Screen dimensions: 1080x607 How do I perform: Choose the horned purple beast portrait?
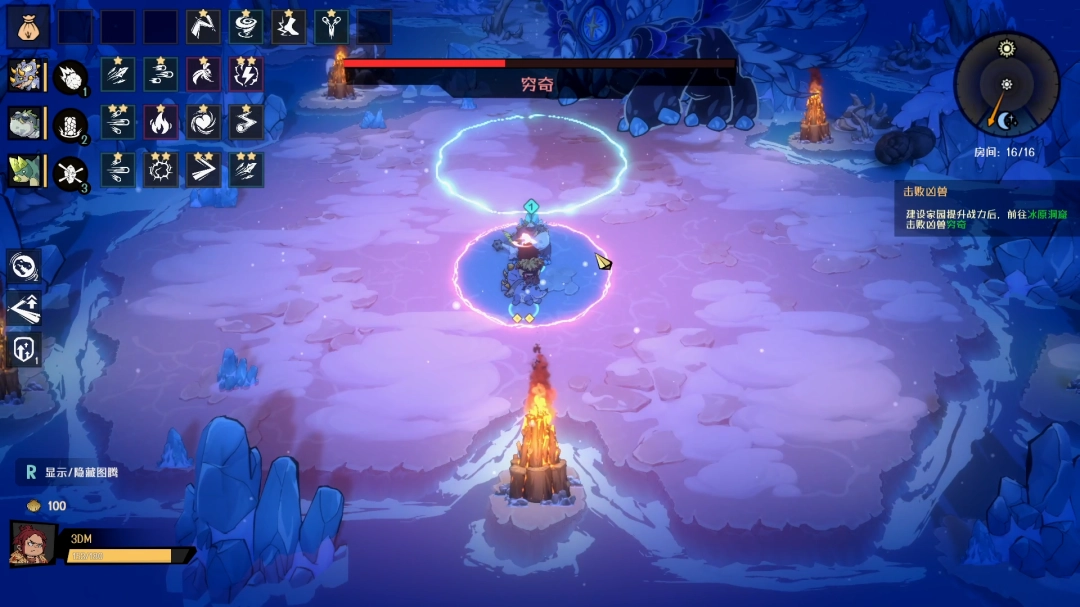25,76
